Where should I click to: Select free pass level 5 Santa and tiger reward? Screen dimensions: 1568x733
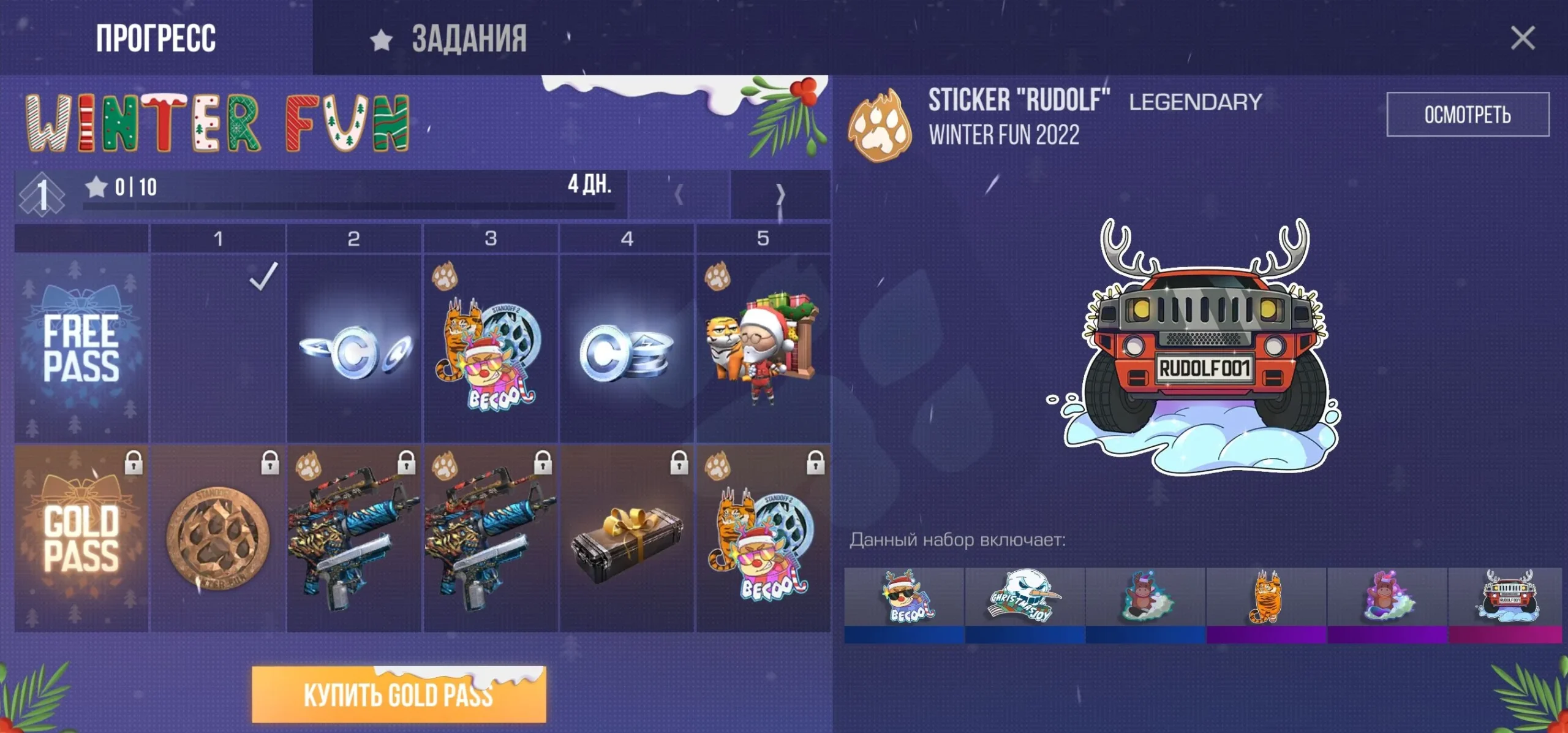click(763, 348)
